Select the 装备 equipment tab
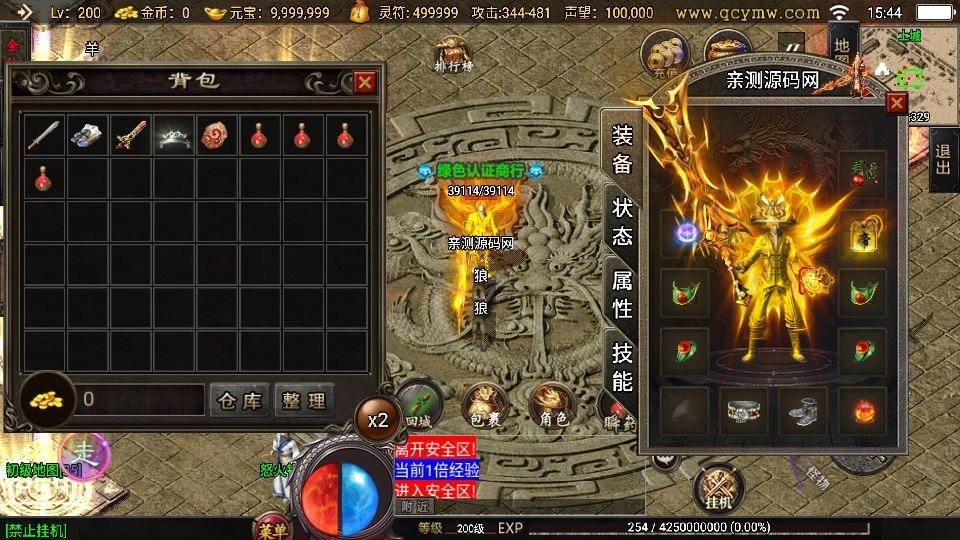This screenshot has height=540, width=960. [622, 150]
